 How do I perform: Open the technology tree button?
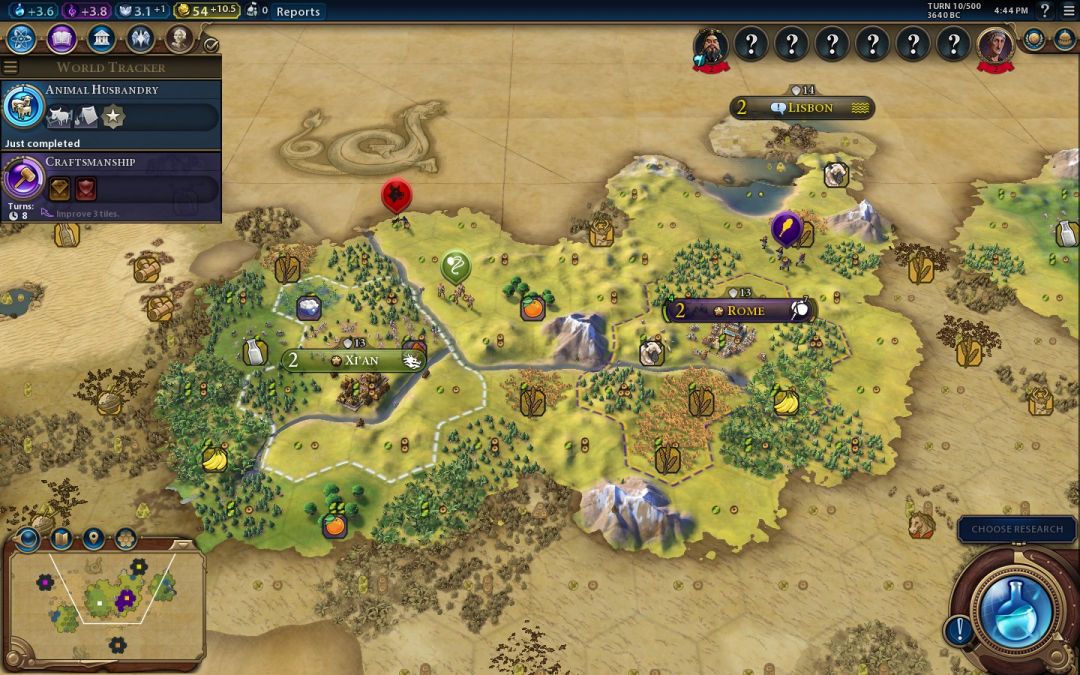(22, 39)
